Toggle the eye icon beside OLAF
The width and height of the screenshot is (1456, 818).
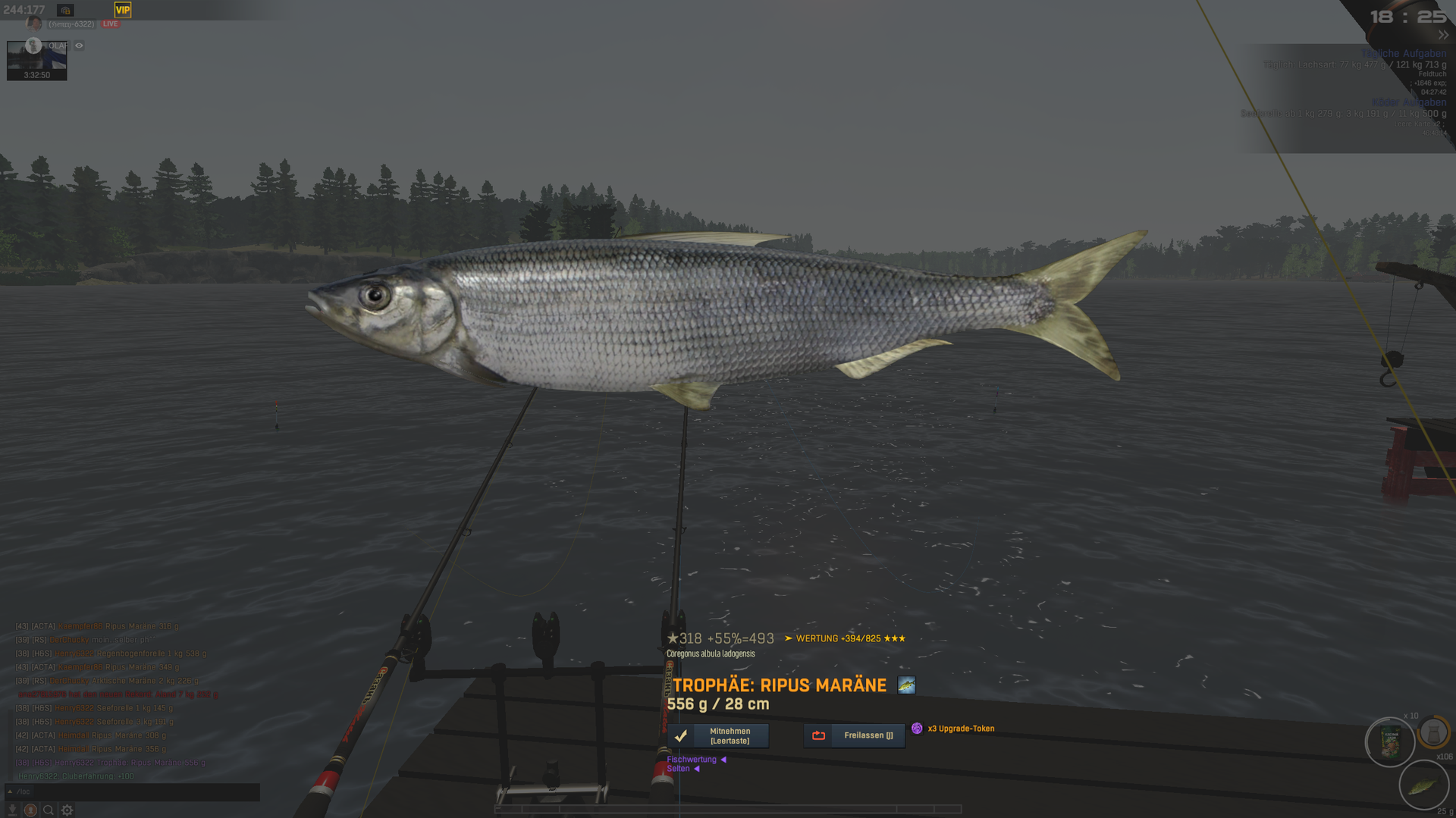79,45
